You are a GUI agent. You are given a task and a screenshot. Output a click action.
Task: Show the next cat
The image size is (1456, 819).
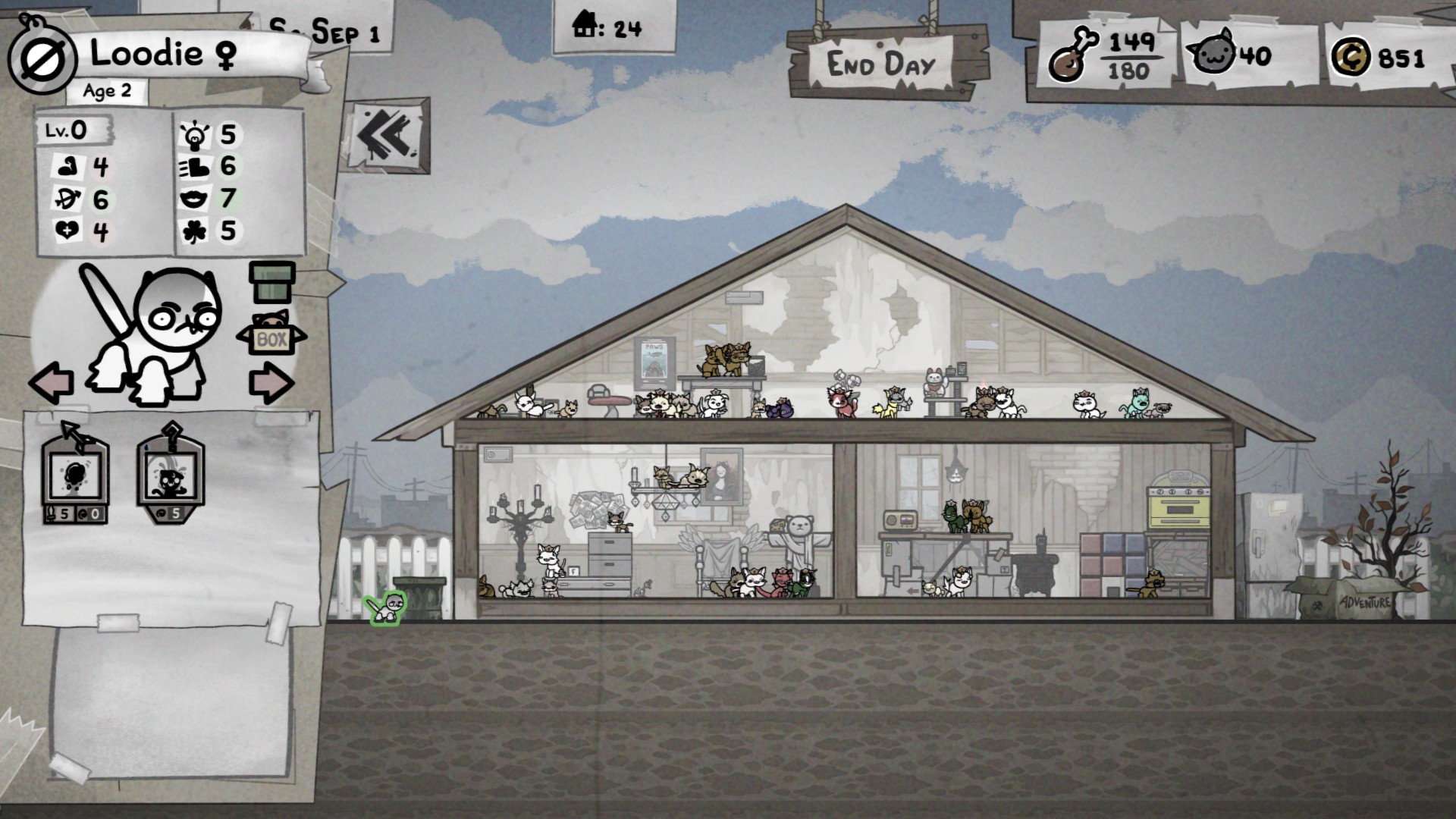tap(271, 383)
